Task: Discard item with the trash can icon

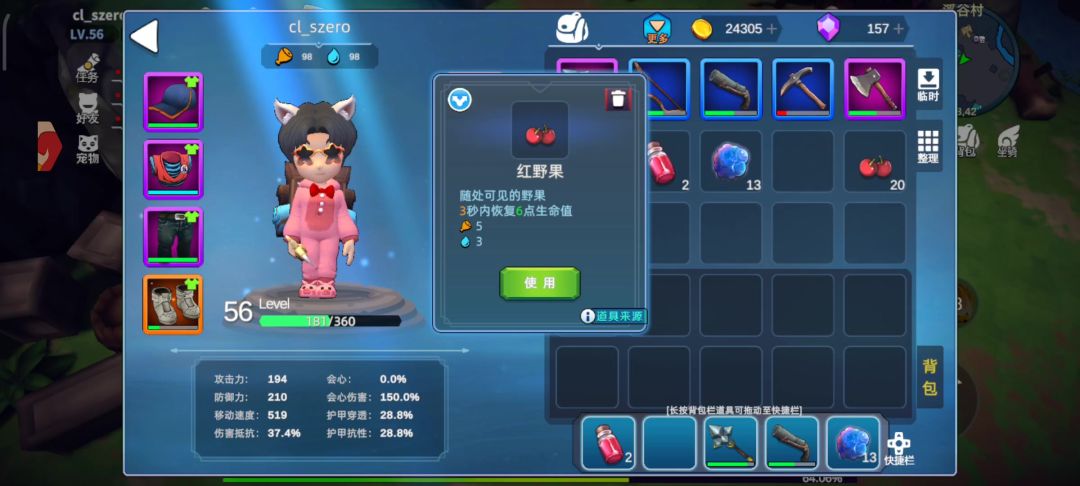Action: click(618, 98)
